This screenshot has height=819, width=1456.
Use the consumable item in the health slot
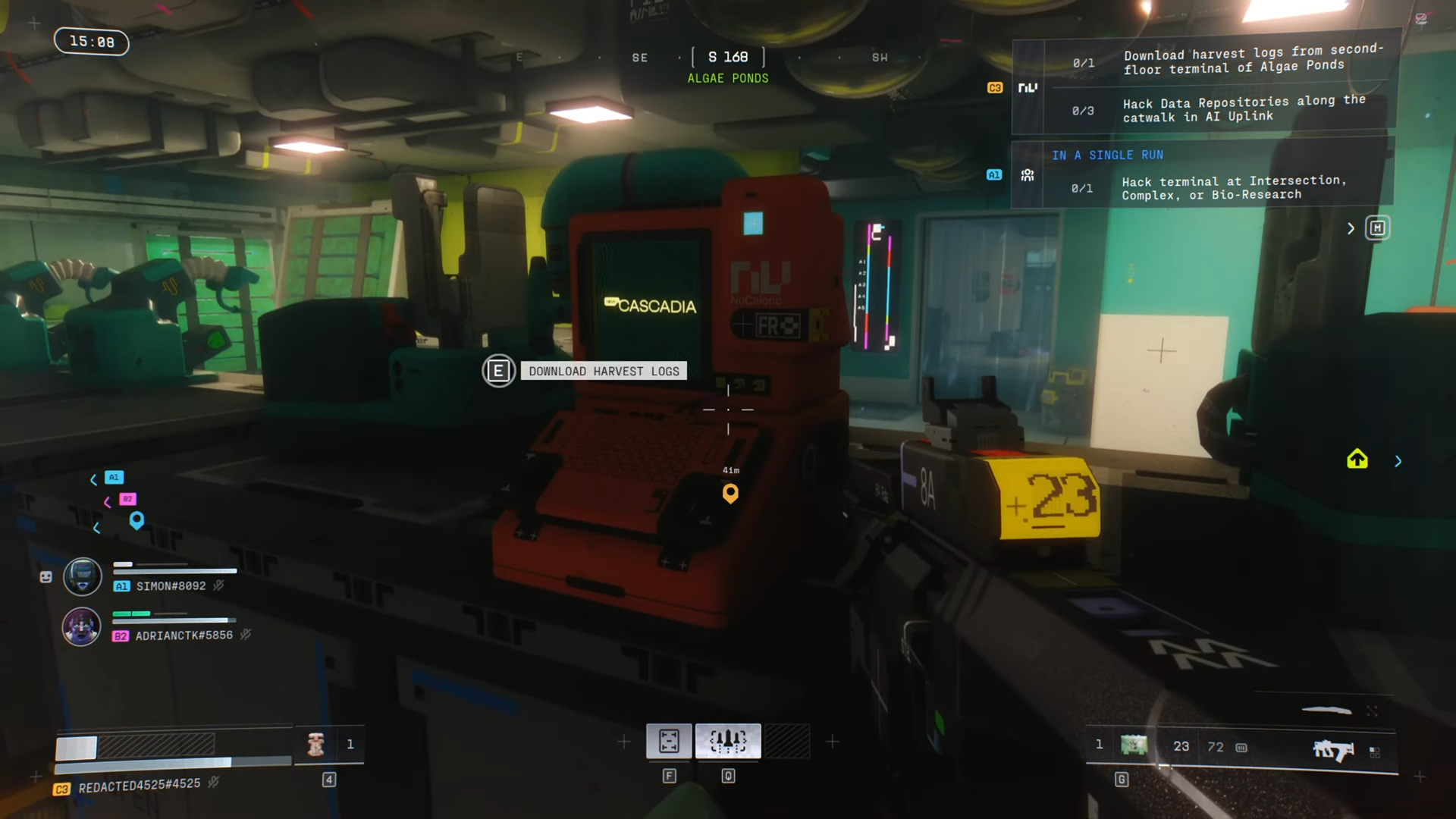(316, 745)
